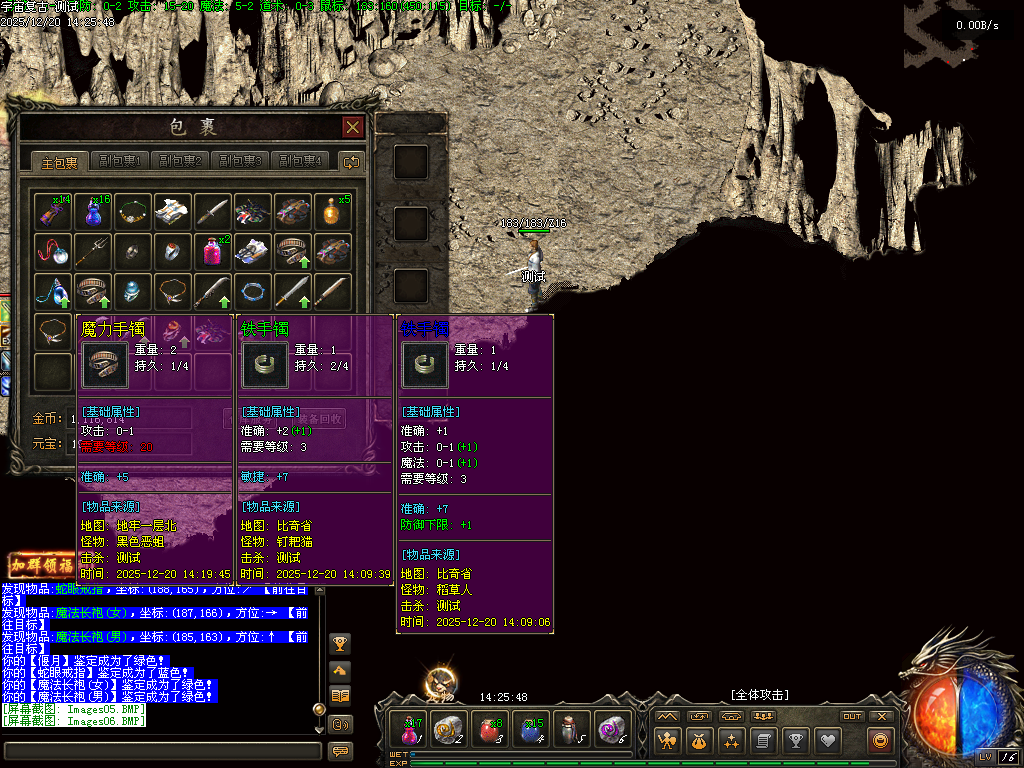Show the 副包裹4 bag tab
Image resolution: width=1024 pixels, height=768 pixels.
(x=300, y=161)
